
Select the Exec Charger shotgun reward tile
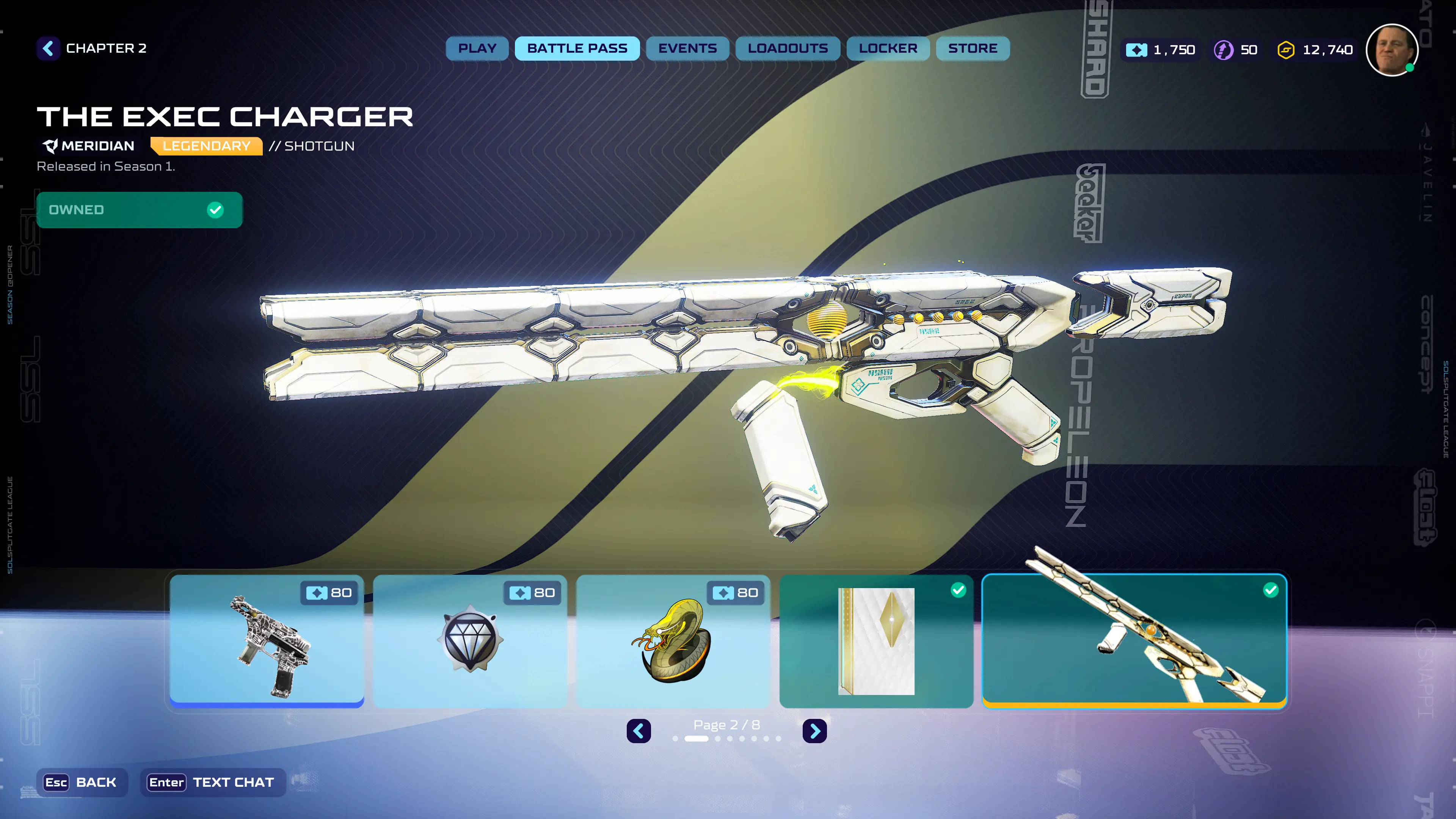coord(1134,642)
